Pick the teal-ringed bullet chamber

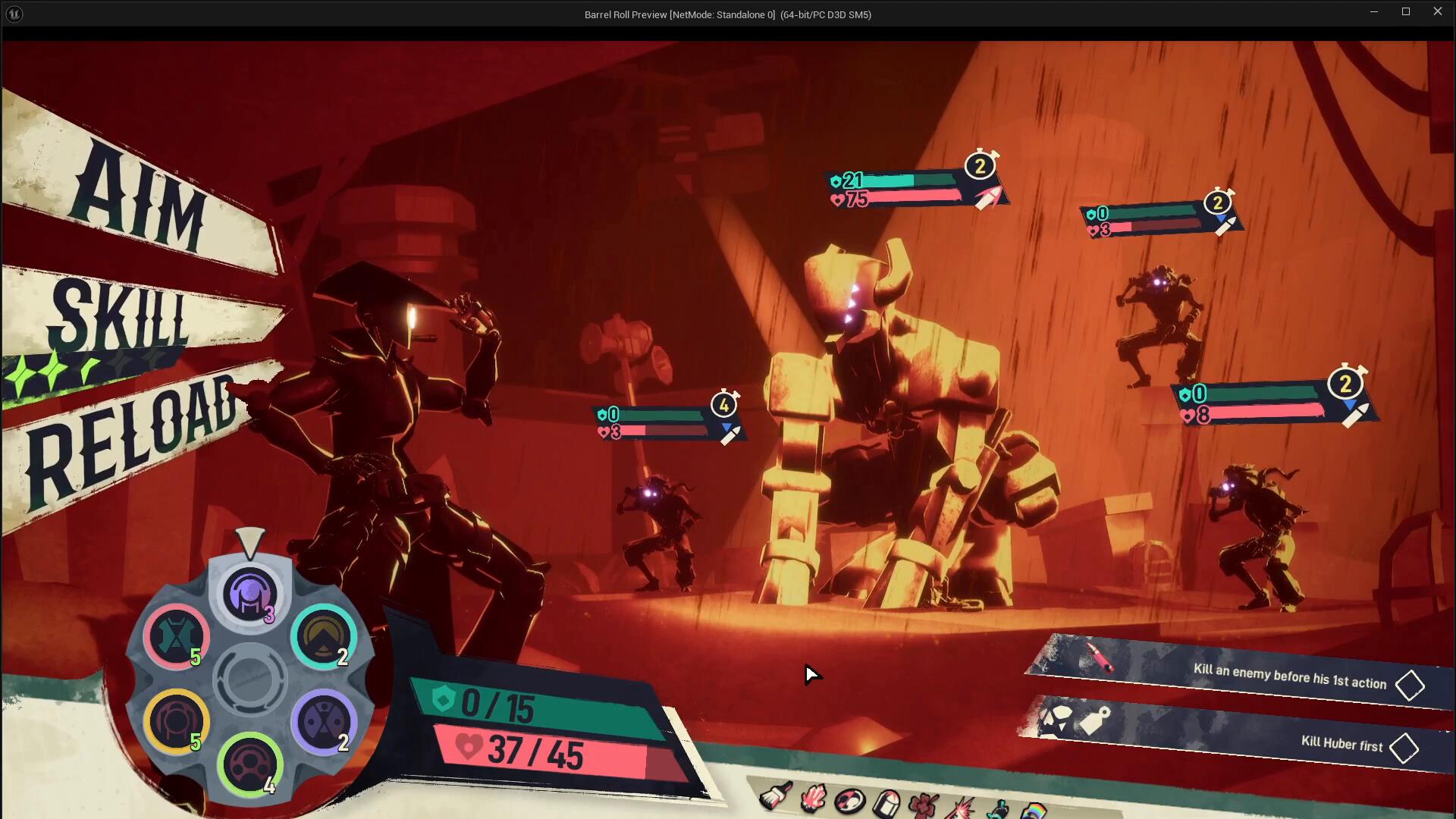(x=323, y=637)
